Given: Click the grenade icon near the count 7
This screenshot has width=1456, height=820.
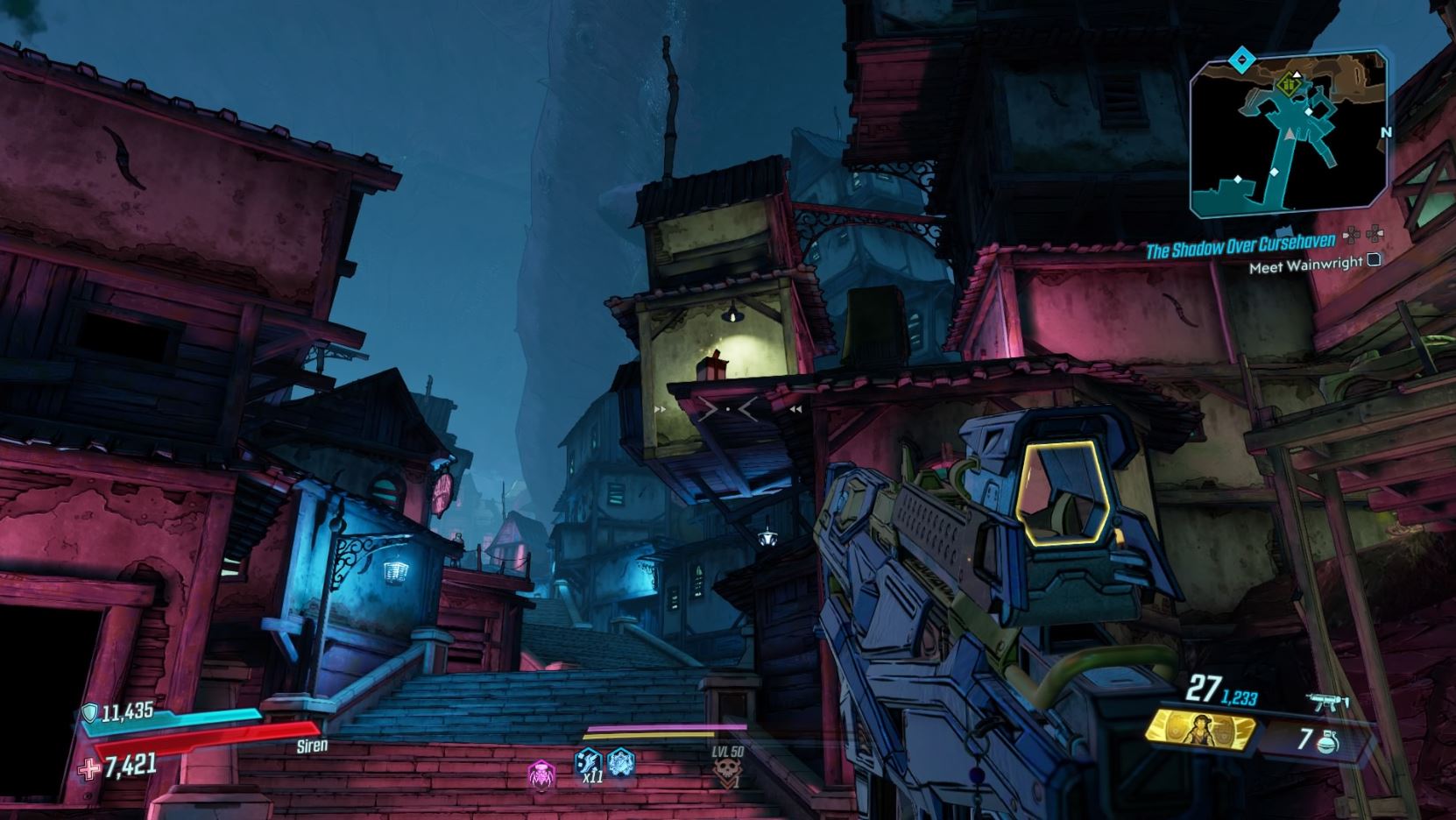Looking at the screenshot, I should 1328,742.
